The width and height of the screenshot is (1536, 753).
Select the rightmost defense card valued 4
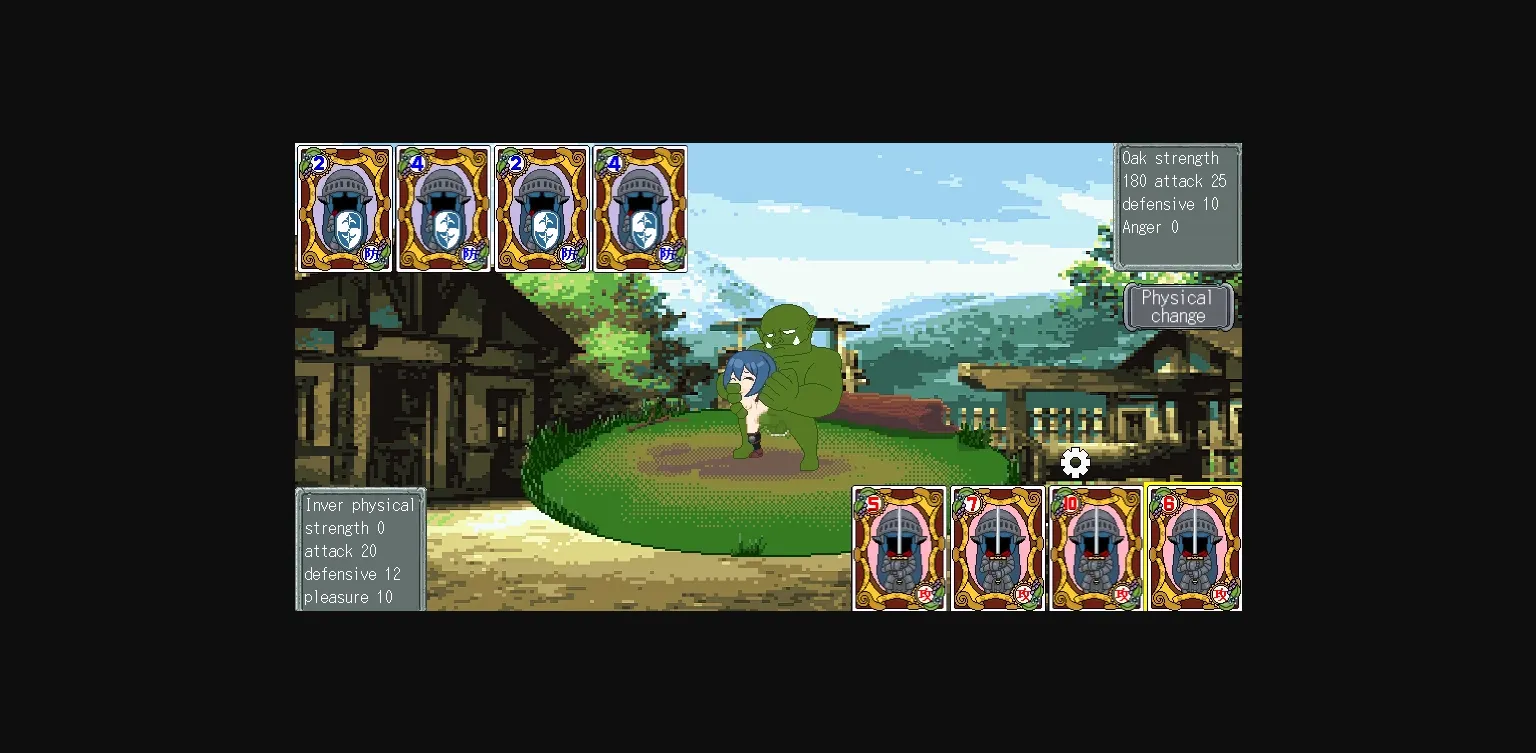(640, 208)
